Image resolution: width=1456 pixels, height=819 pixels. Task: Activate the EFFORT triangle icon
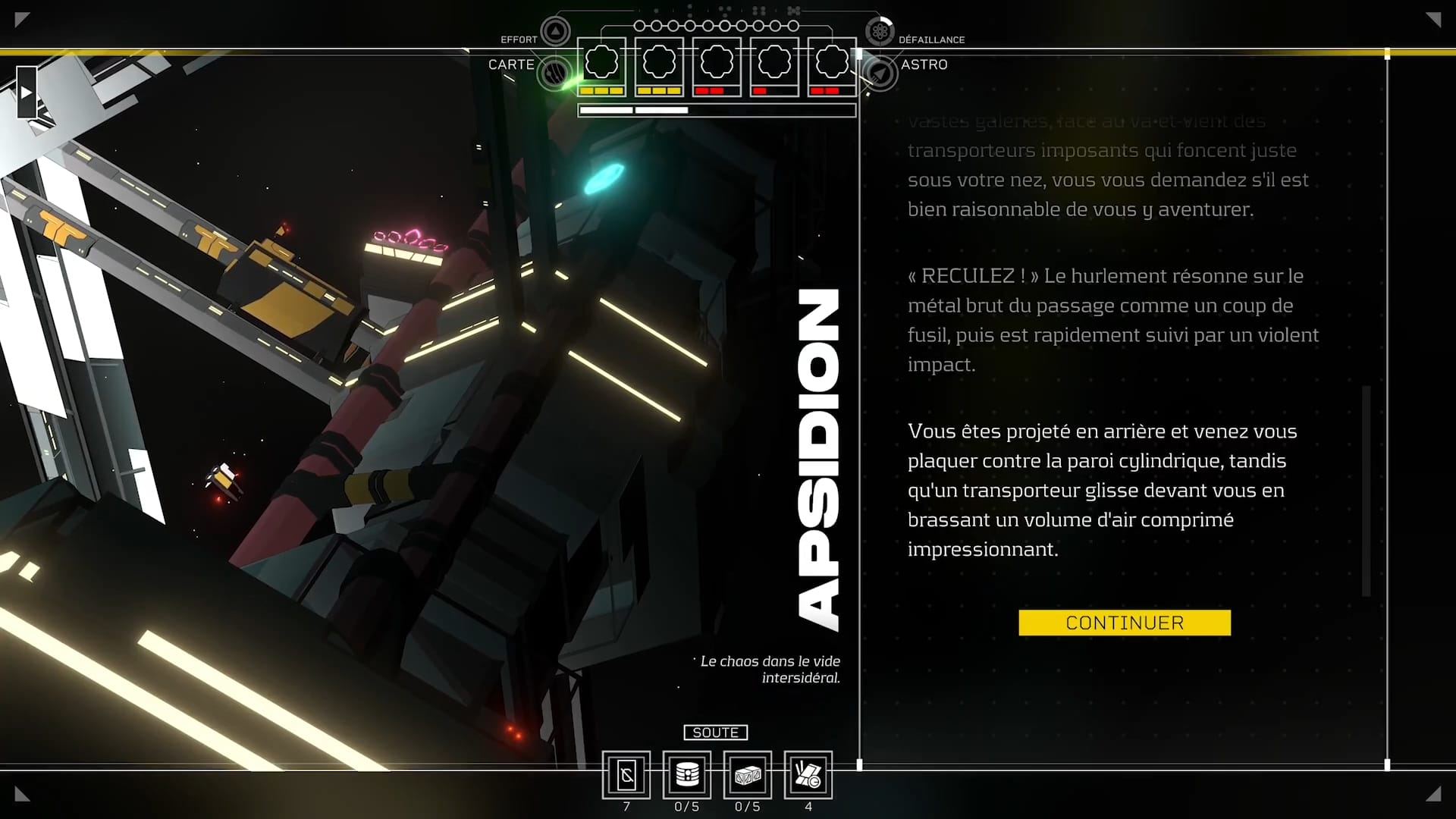coord(555,32)
